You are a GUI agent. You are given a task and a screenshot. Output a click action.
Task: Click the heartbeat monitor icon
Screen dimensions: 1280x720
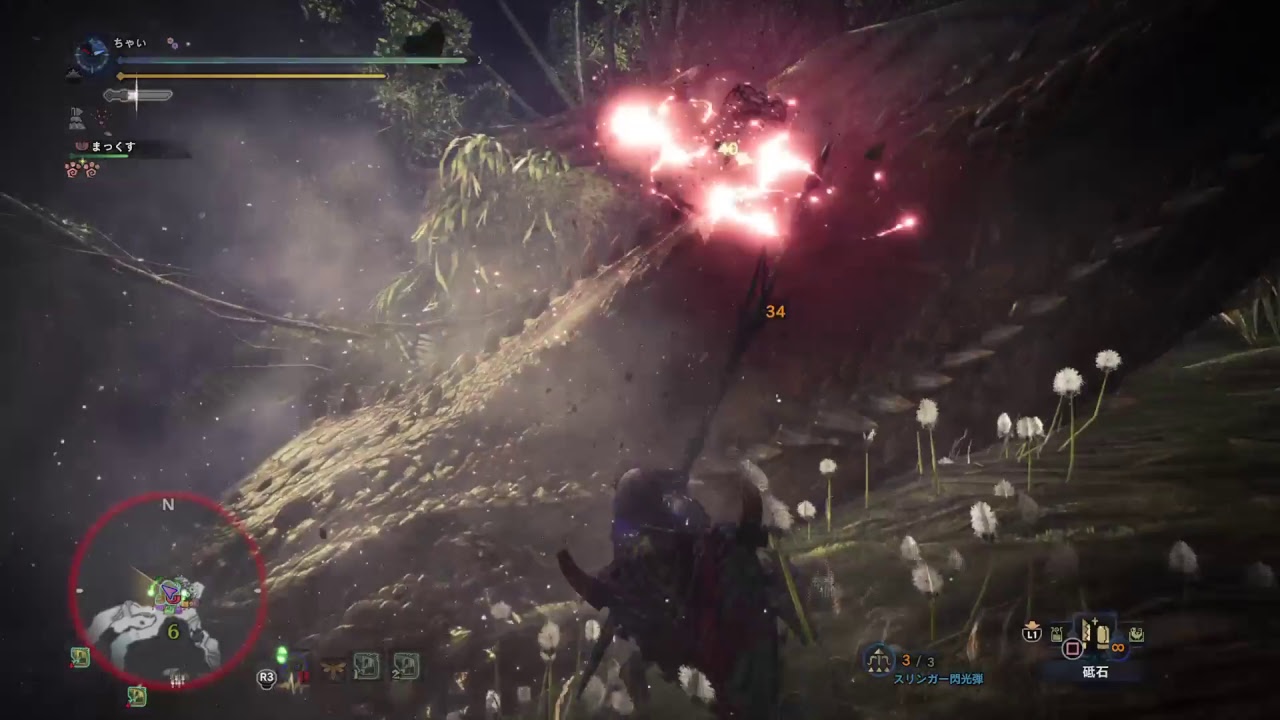point(293,681)
